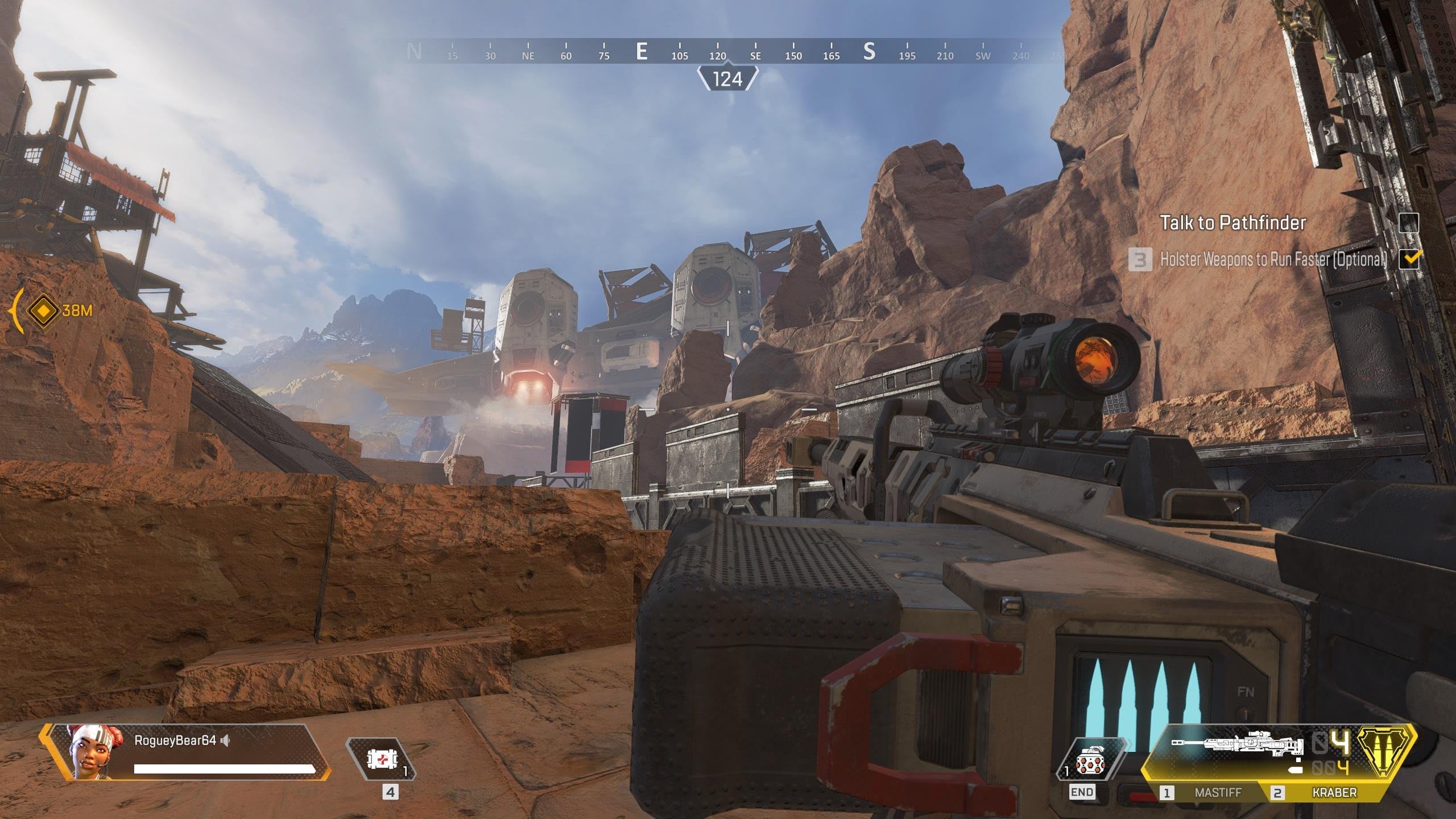1456x819 pixels.
Task: Use the health kit item icon
Action: click(x=381, y=759)
